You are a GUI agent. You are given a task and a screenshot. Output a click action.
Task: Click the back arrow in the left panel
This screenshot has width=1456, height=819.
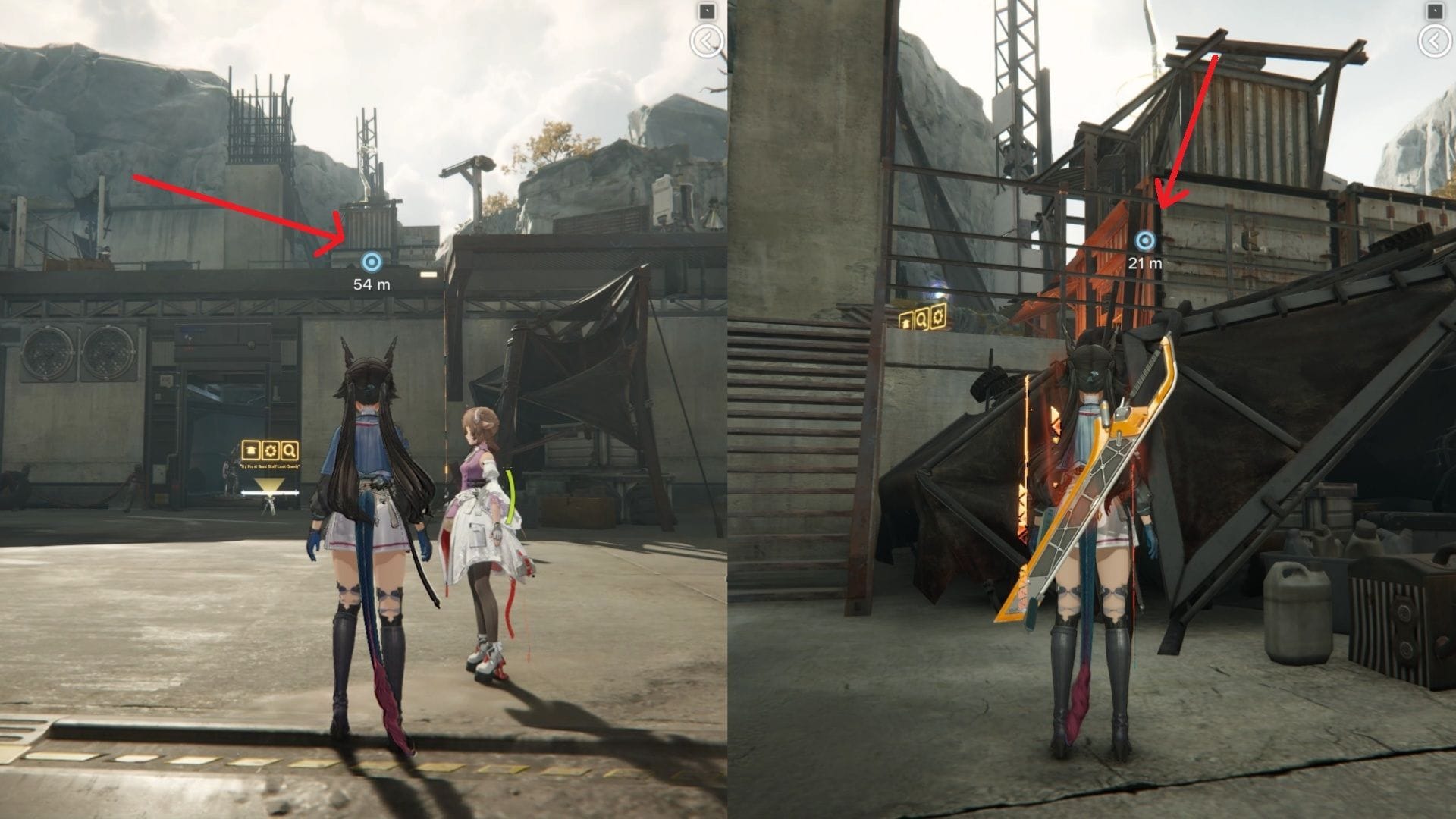click(707, 41)
